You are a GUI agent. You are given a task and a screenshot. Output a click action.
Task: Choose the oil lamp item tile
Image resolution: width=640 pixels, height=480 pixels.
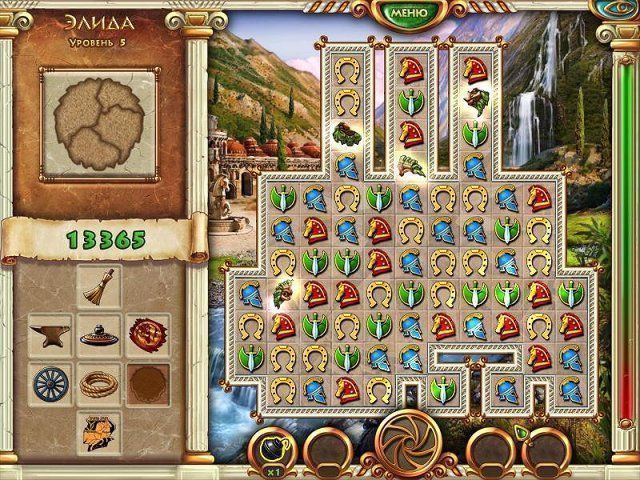[x=98, y=336]
